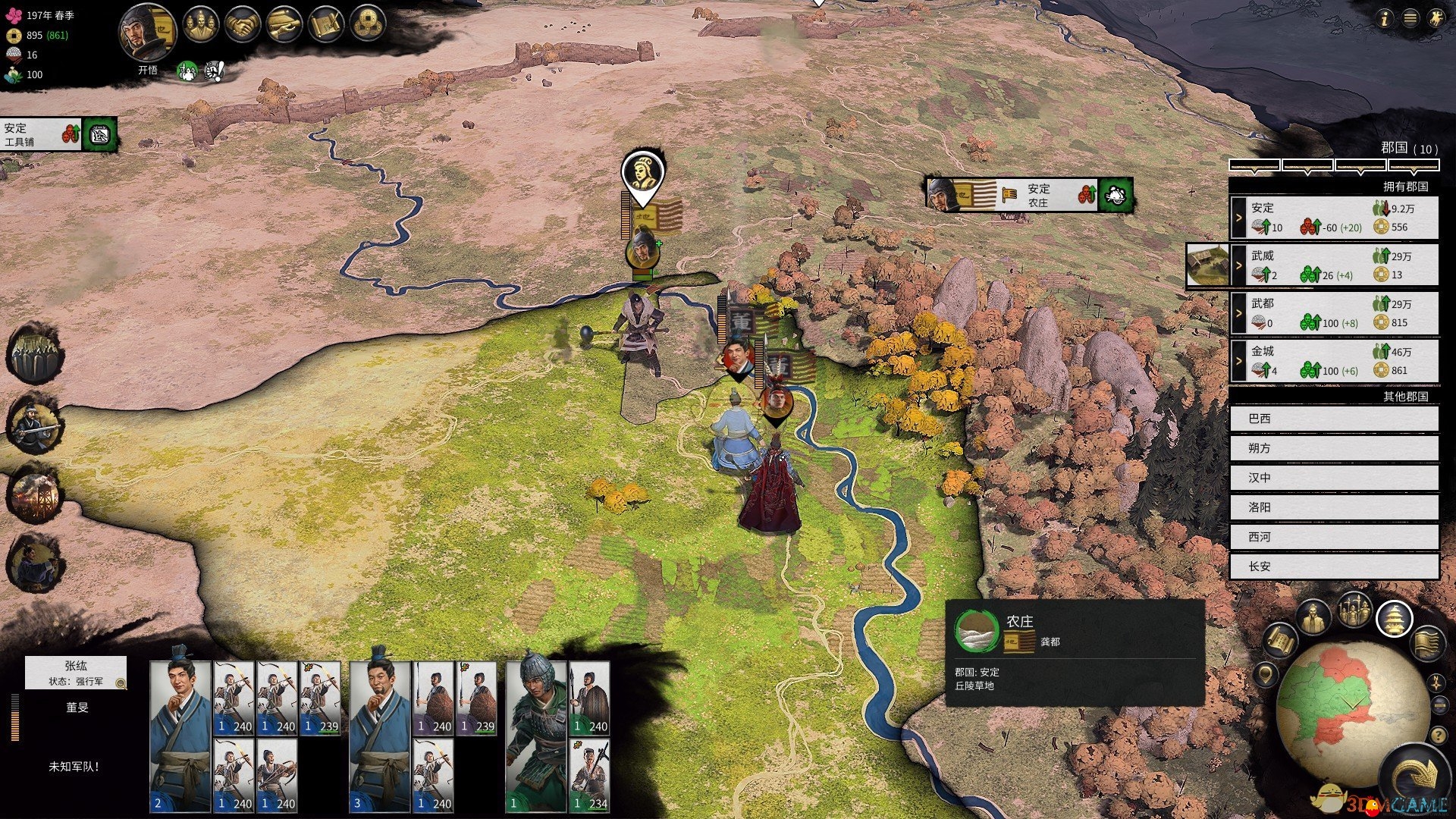The height and width of the screenshot is (819, 1456).
Task: Select the 金城 commandery row
Action: coord(1333,361)
